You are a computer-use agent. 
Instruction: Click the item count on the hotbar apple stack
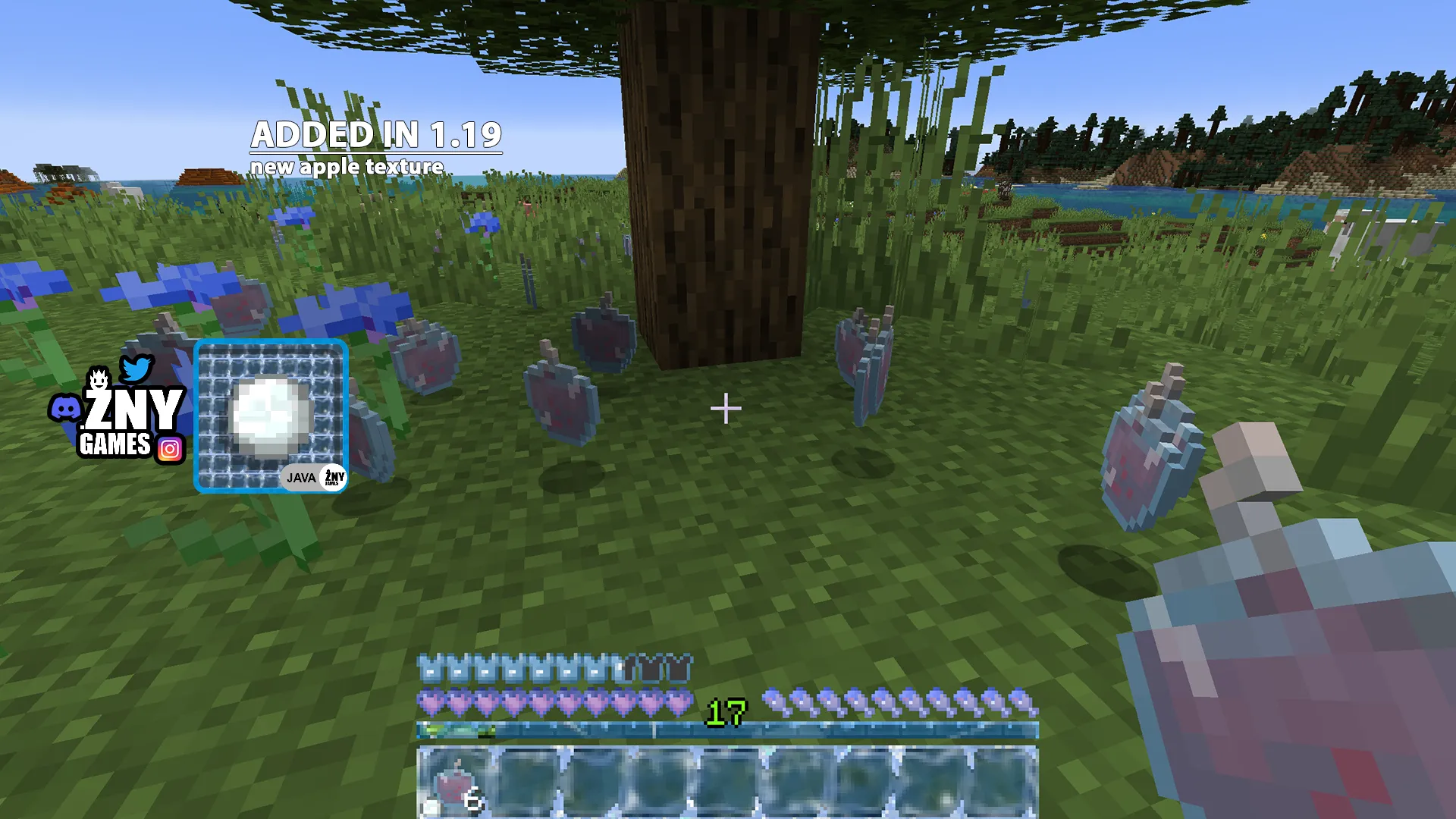472,799
